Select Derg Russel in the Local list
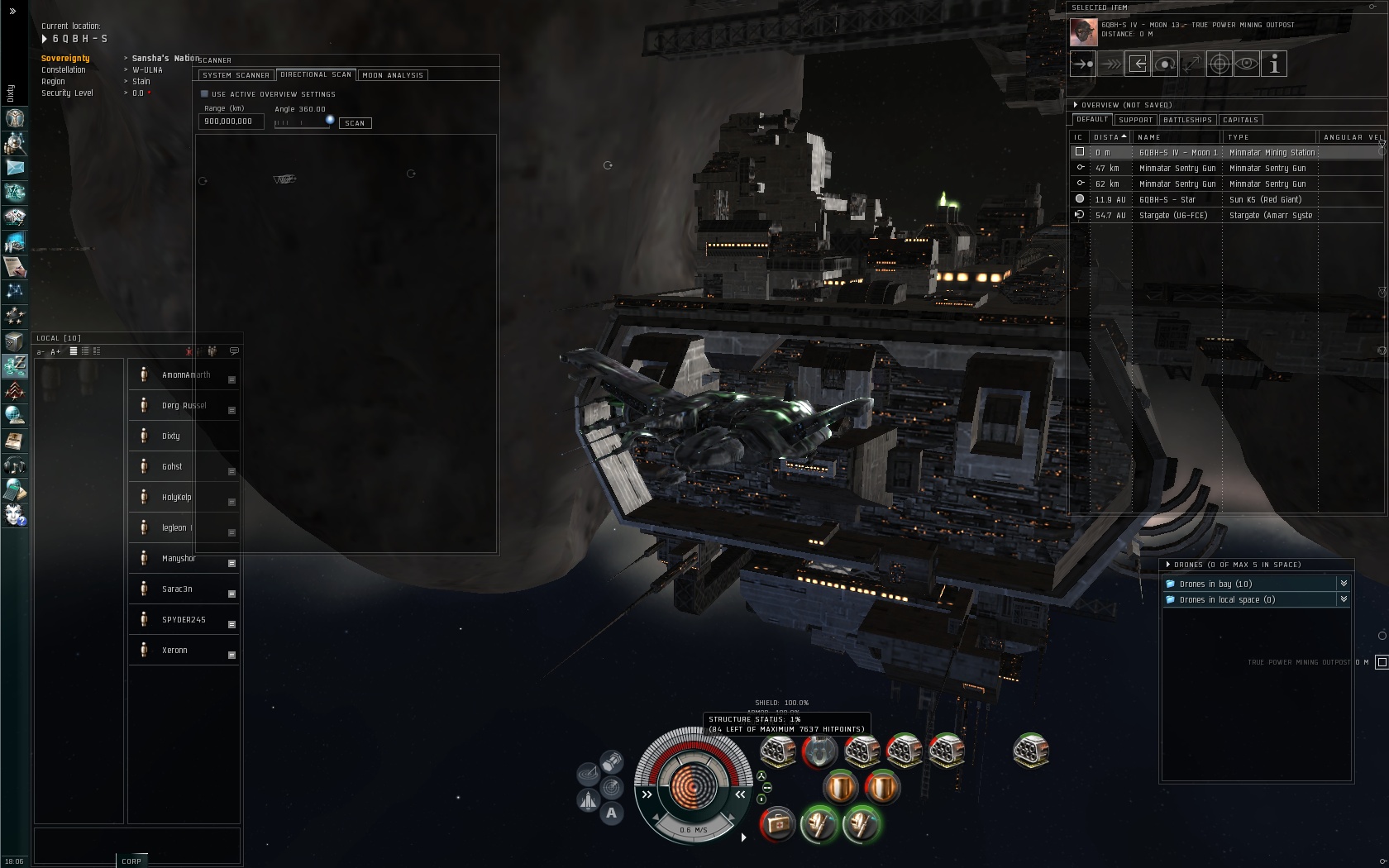The width and height of the screenshot is (1389, 868). 184,406
